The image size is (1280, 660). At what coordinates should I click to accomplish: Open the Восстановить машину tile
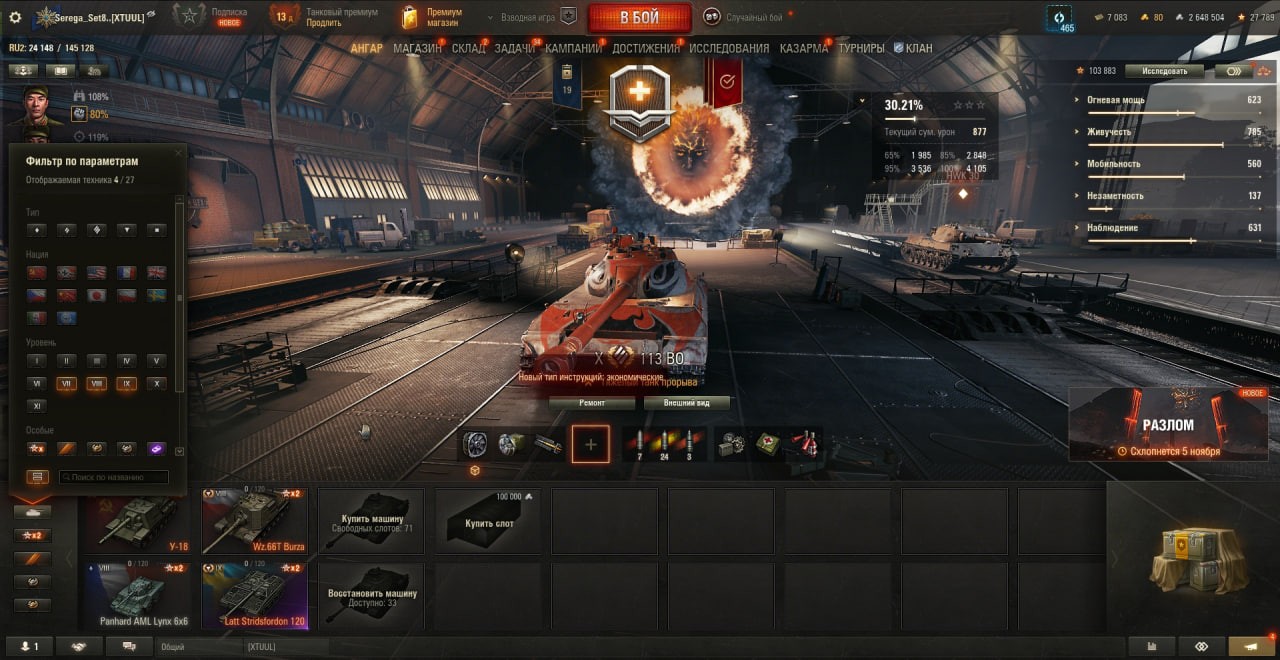pyautogui.click(x=372, y=596)
